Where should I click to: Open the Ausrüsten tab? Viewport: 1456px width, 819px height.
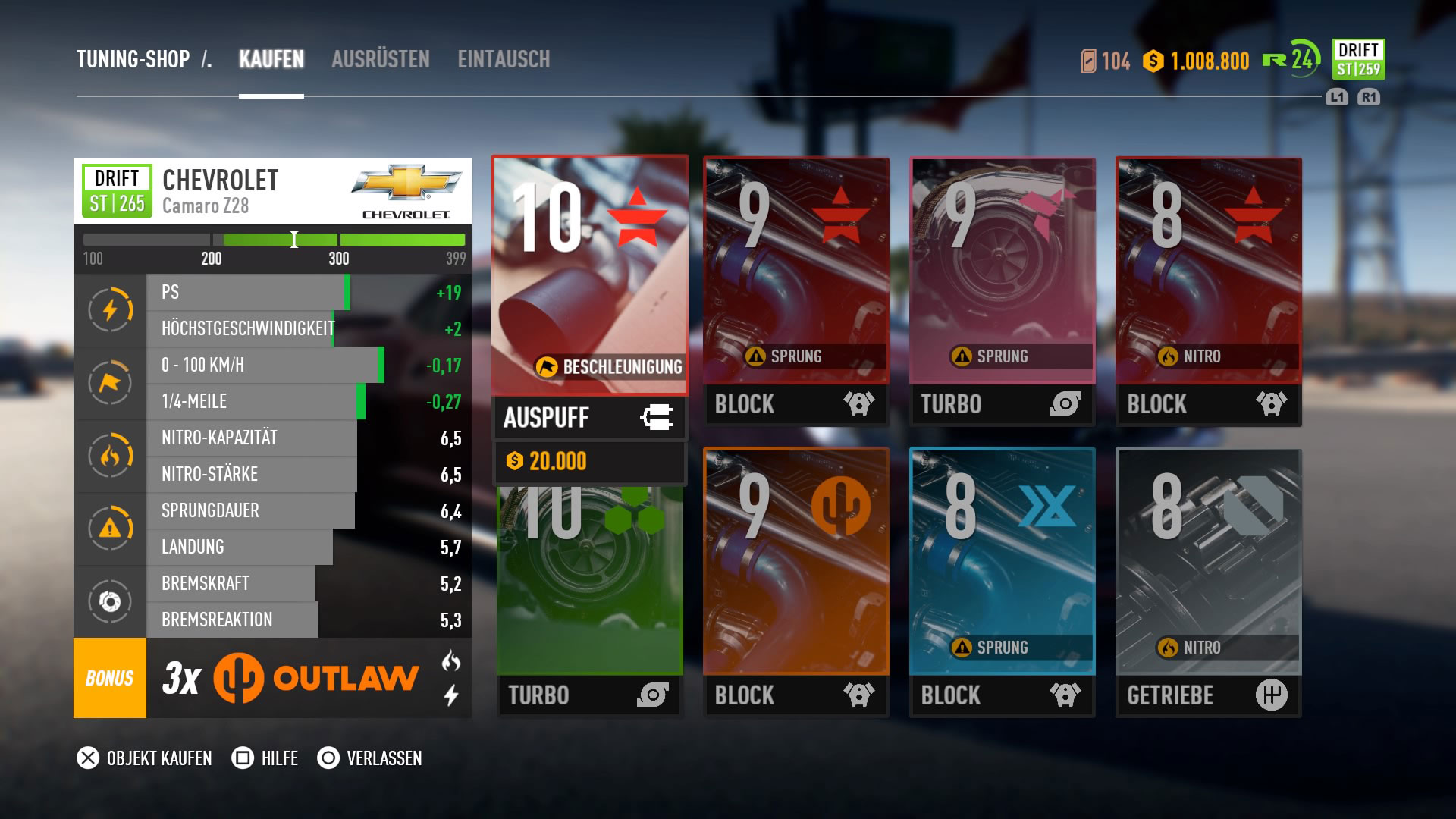[380, 60]
